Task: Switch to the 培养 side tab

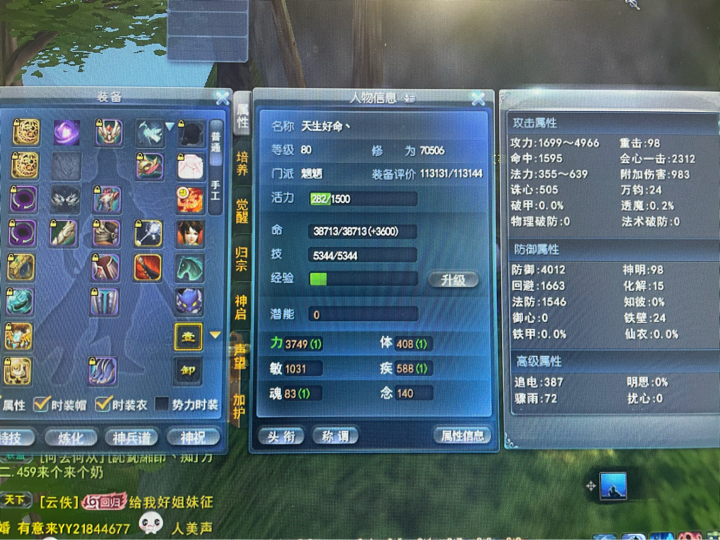Action: [x=242, y=165]
